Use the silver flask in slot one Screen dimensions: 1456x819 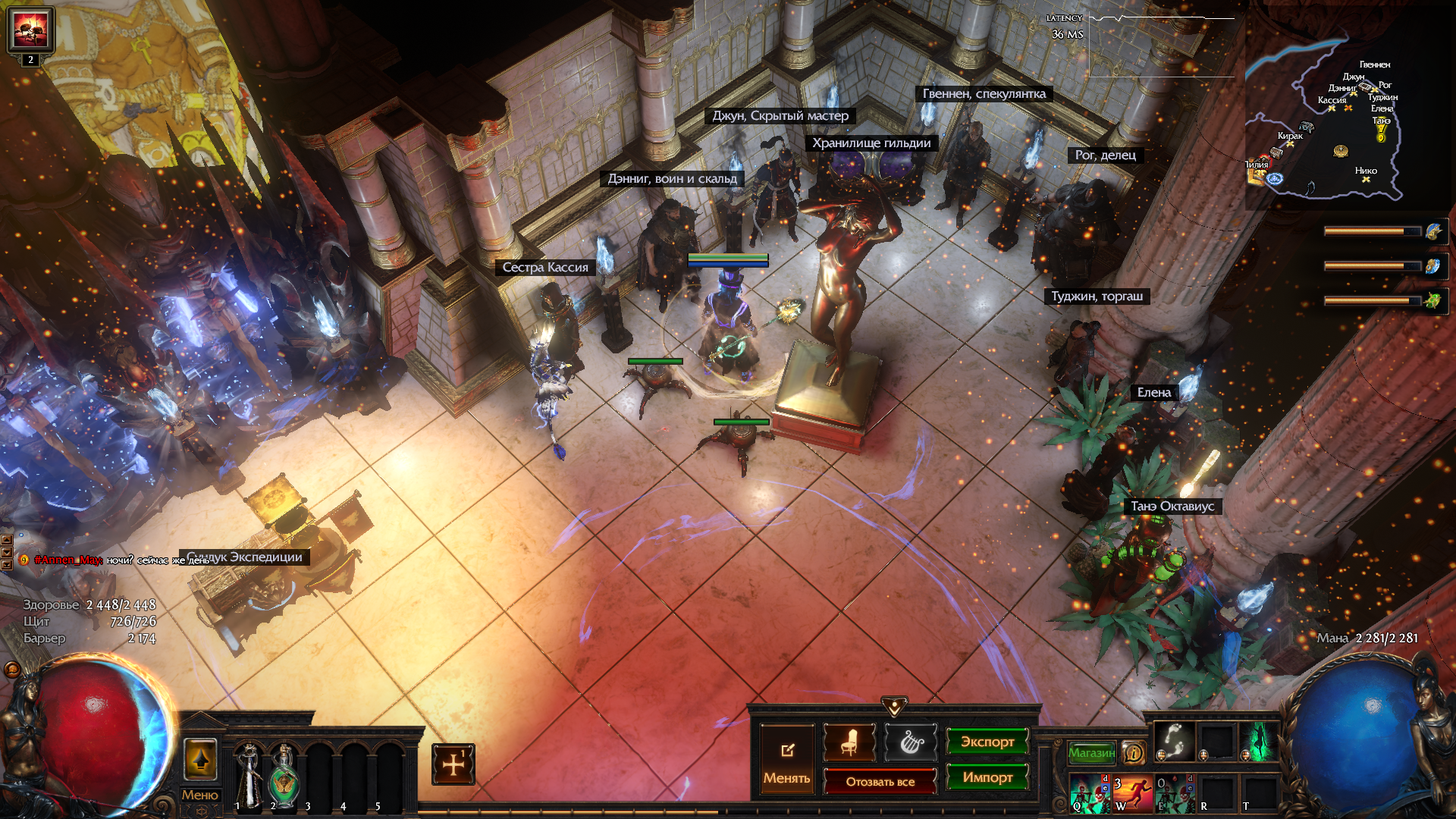click(x=249, y=773)
